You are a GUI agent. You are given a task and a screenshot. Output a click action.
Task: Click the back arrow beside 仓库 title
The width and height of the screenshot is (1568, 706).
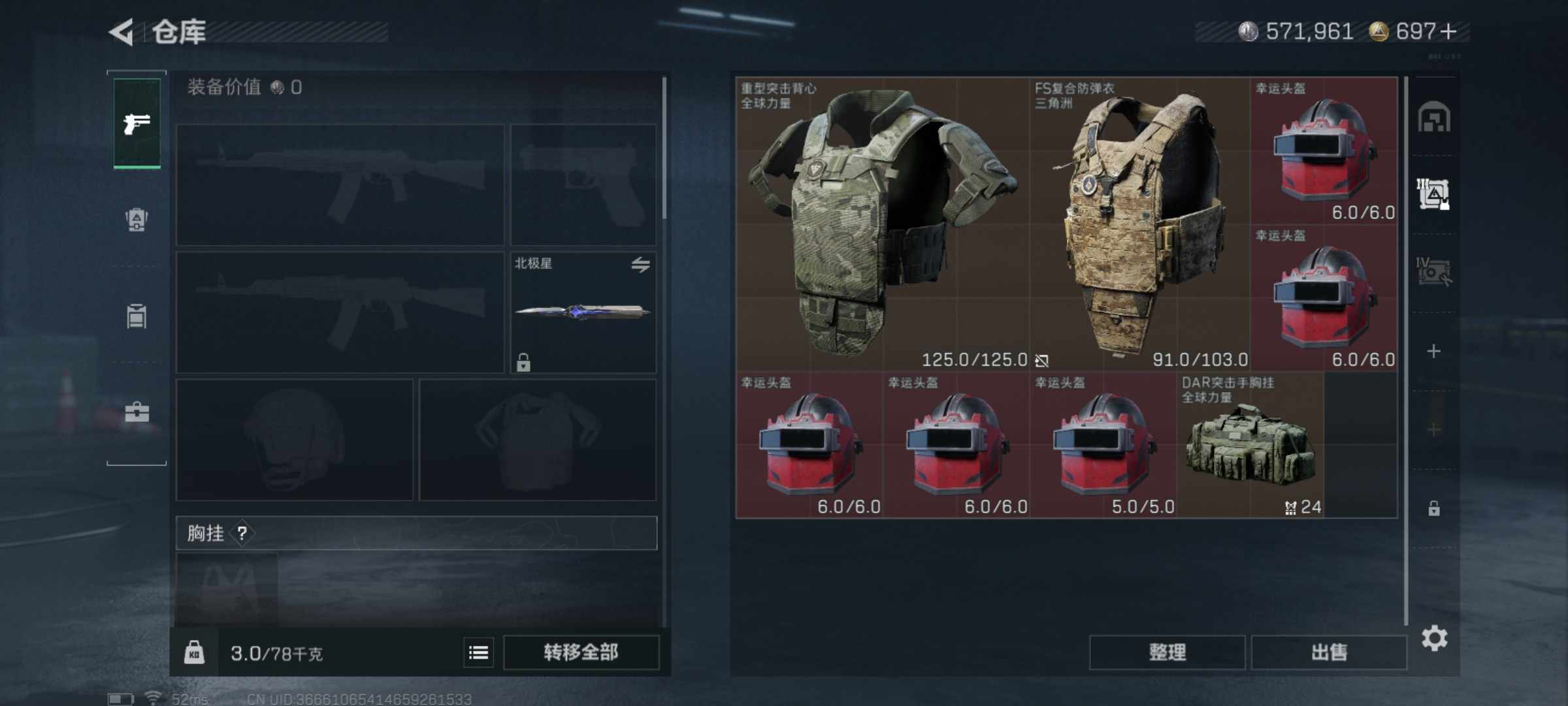[x=121, y=31]
